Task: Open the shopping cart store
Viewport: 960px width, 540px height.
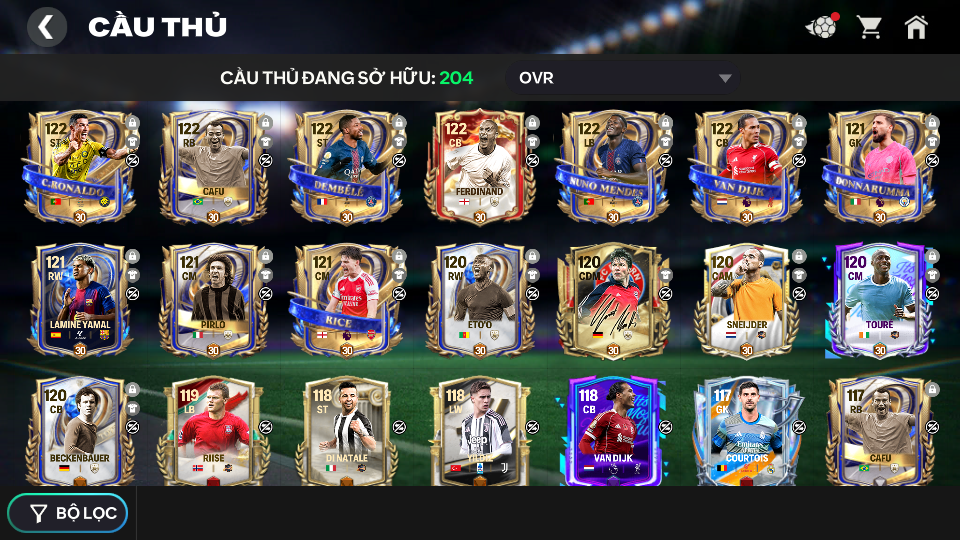Action: [869, 27]
